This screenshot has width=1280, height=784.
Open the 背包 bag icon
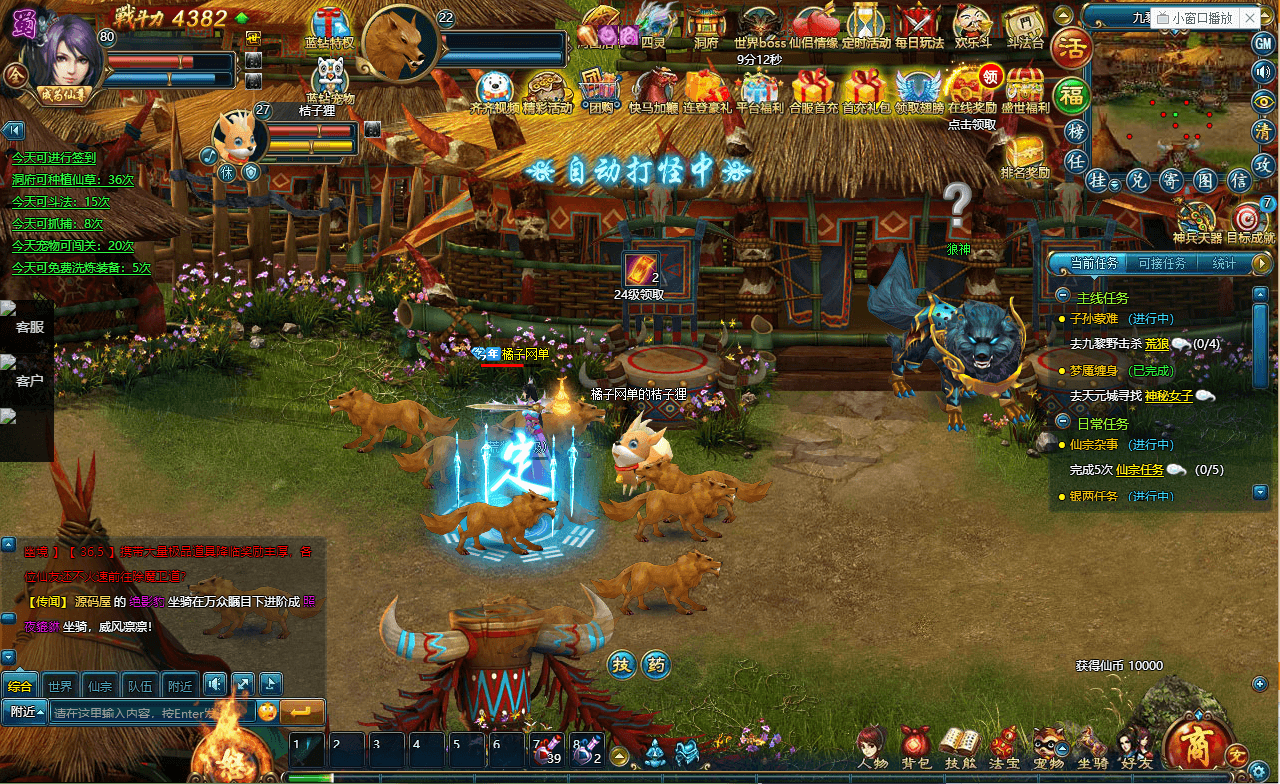(x=913, y=746)
